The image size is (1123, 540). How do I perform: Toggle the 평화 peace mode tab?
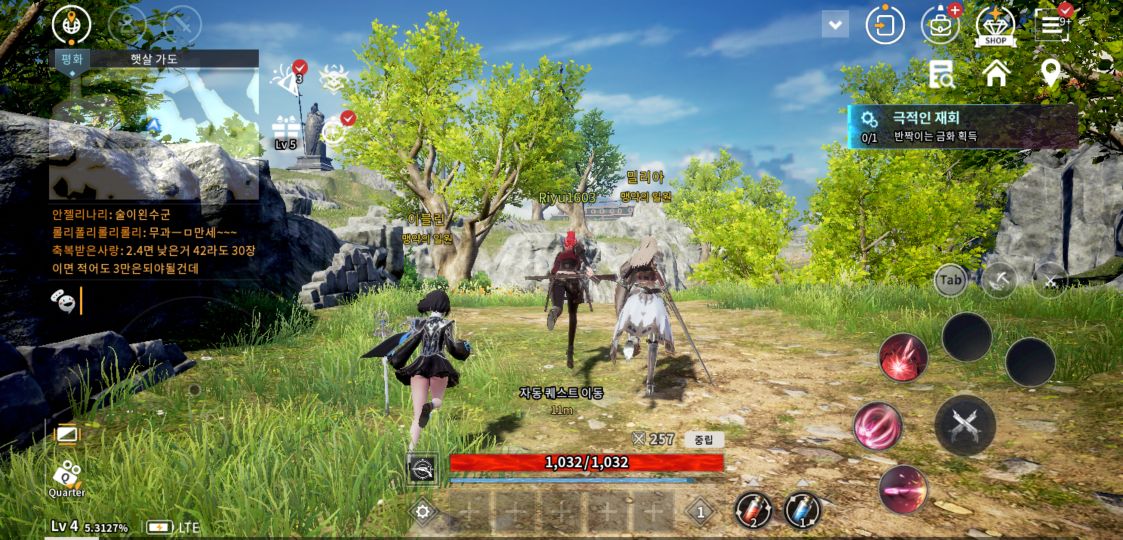[72, 59]
